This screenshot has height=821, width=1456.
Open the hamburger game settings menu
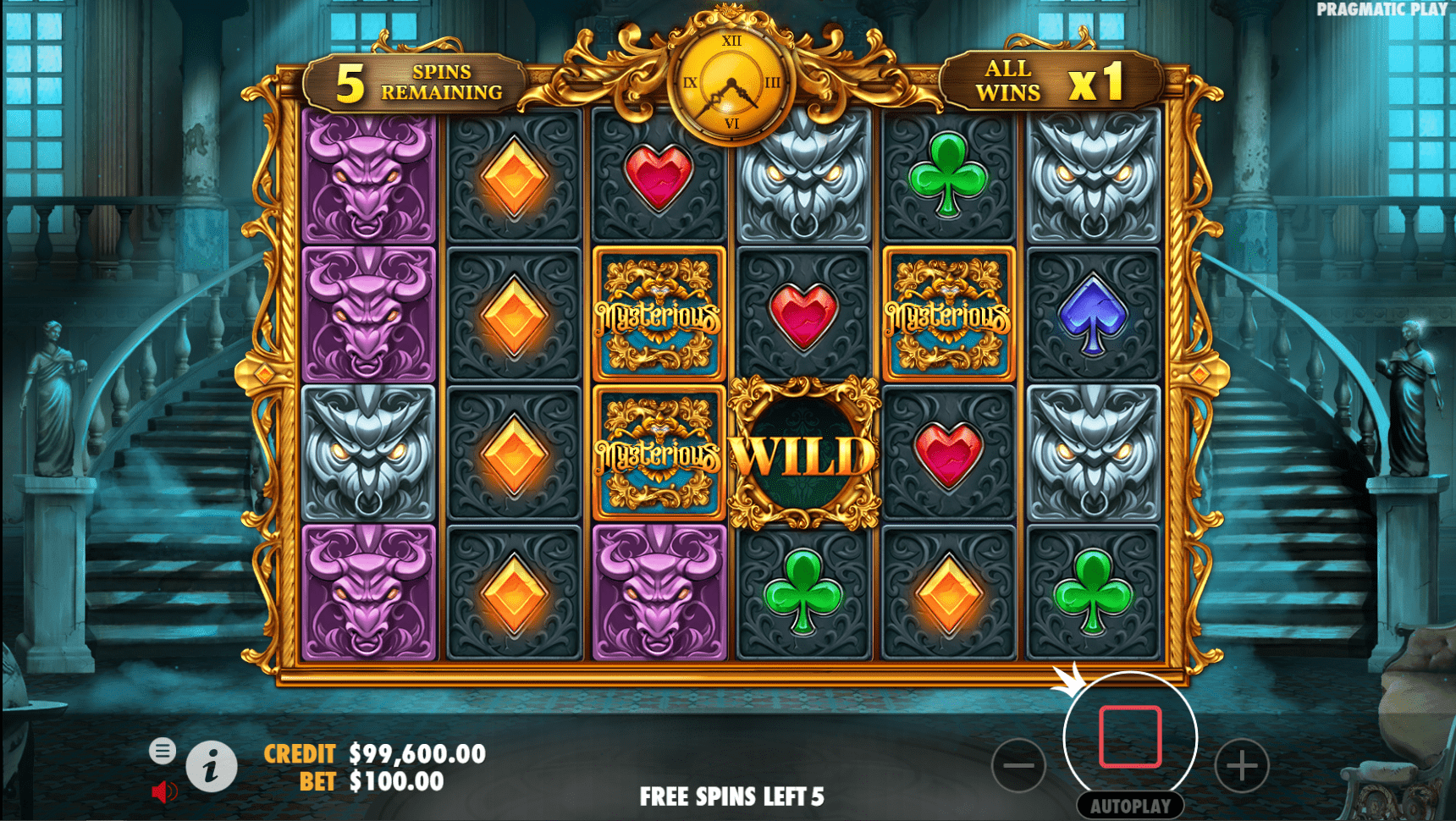[163, 750]
